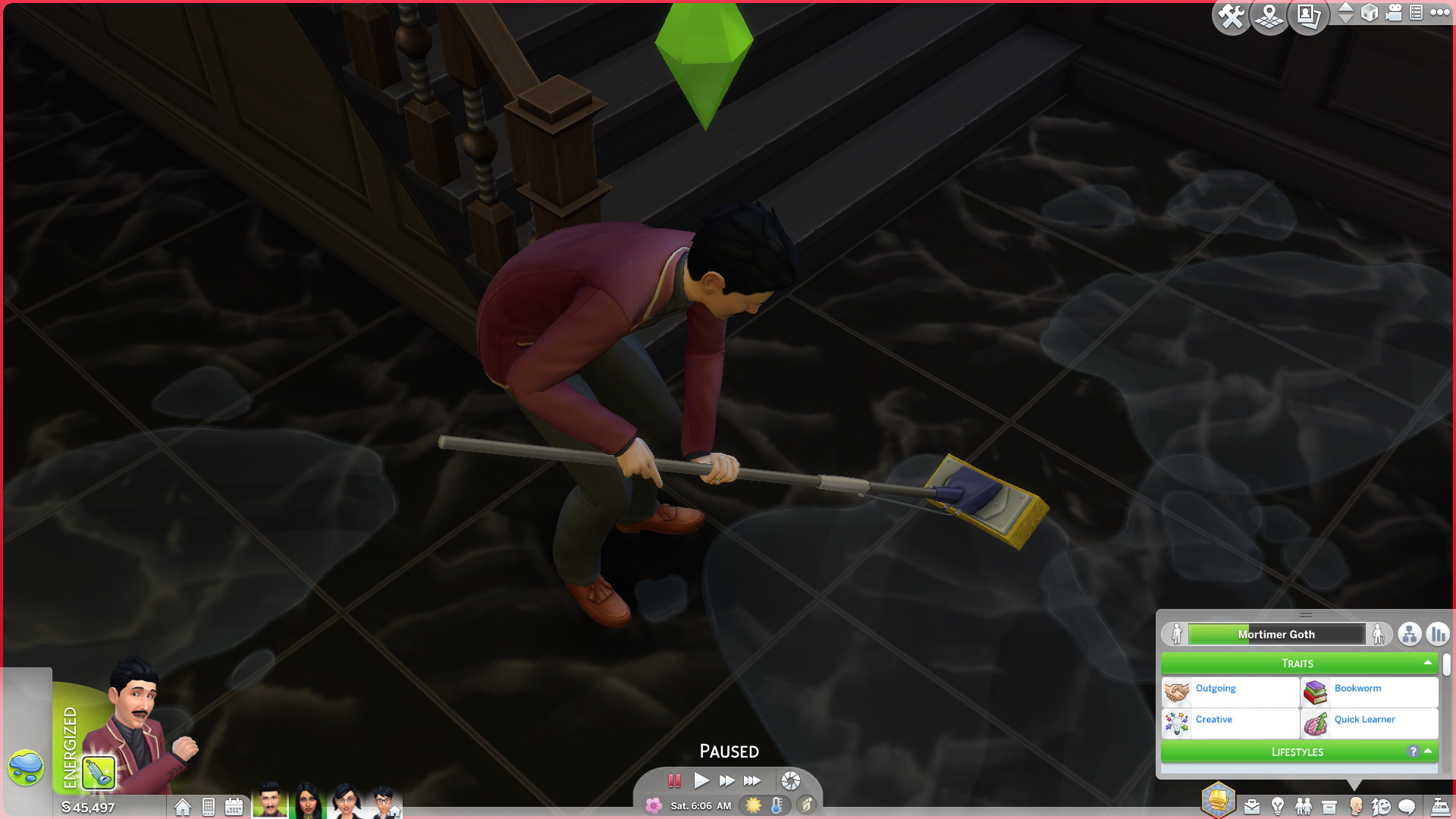Open the notifications list panel
Image resolution: width=1456 pixels, height=819 pixels.
point(1416,13)
